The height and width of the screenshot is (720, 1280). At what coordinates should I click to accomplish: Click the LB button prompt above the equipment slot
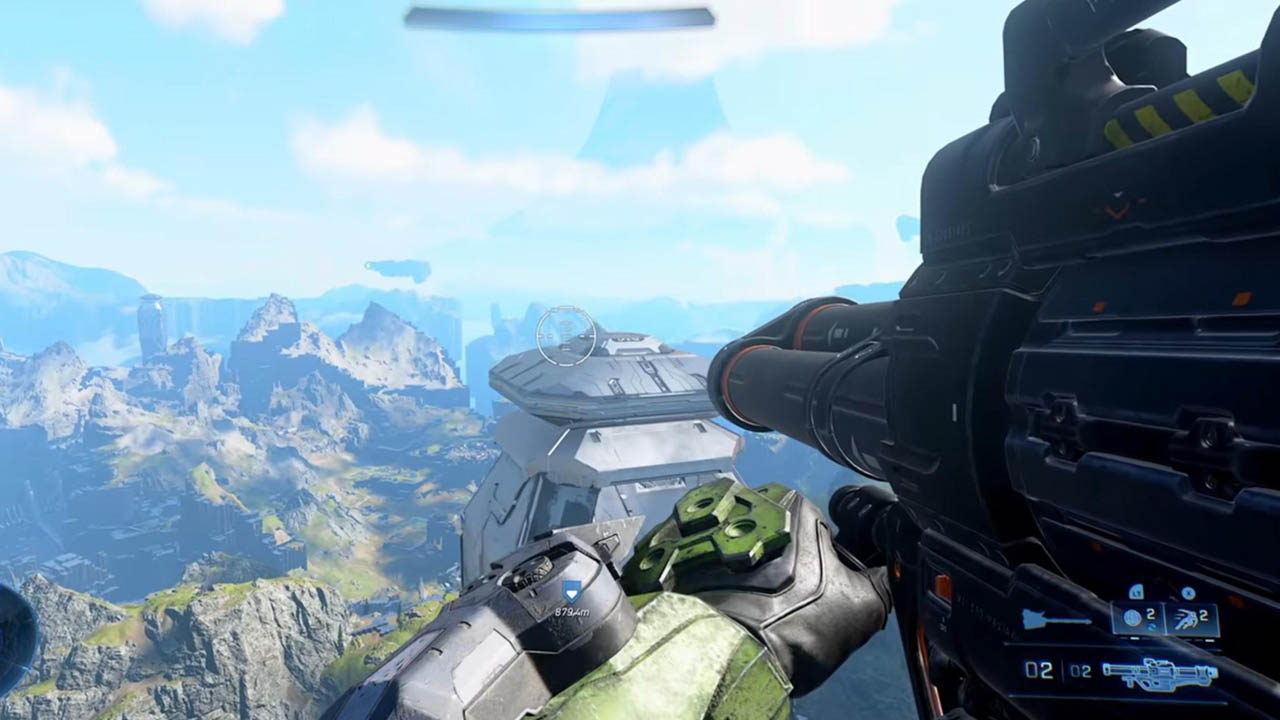tap(1137, 592)
